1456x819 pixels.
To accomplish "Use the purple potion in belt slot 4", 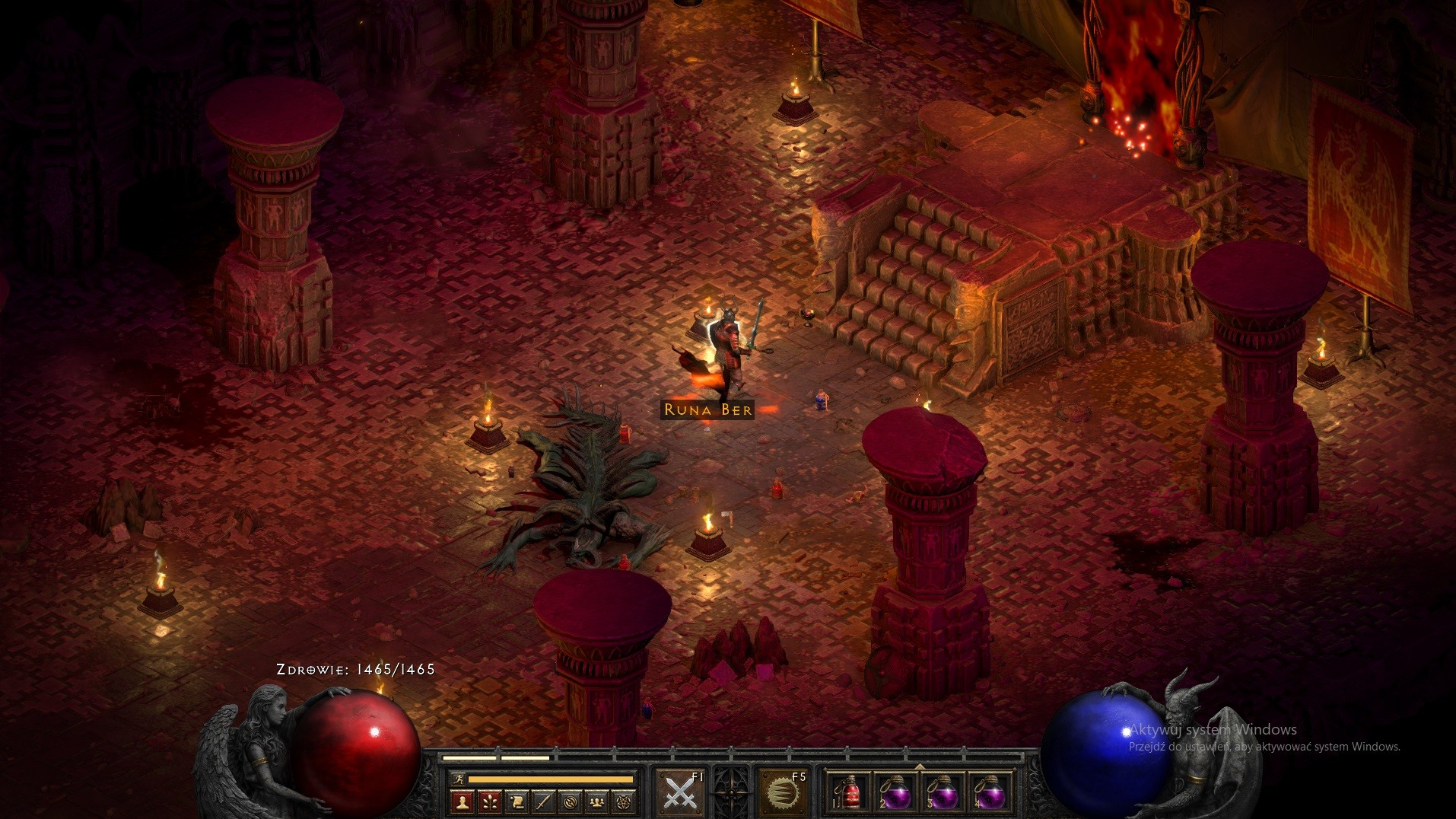I will click(990, 793).
